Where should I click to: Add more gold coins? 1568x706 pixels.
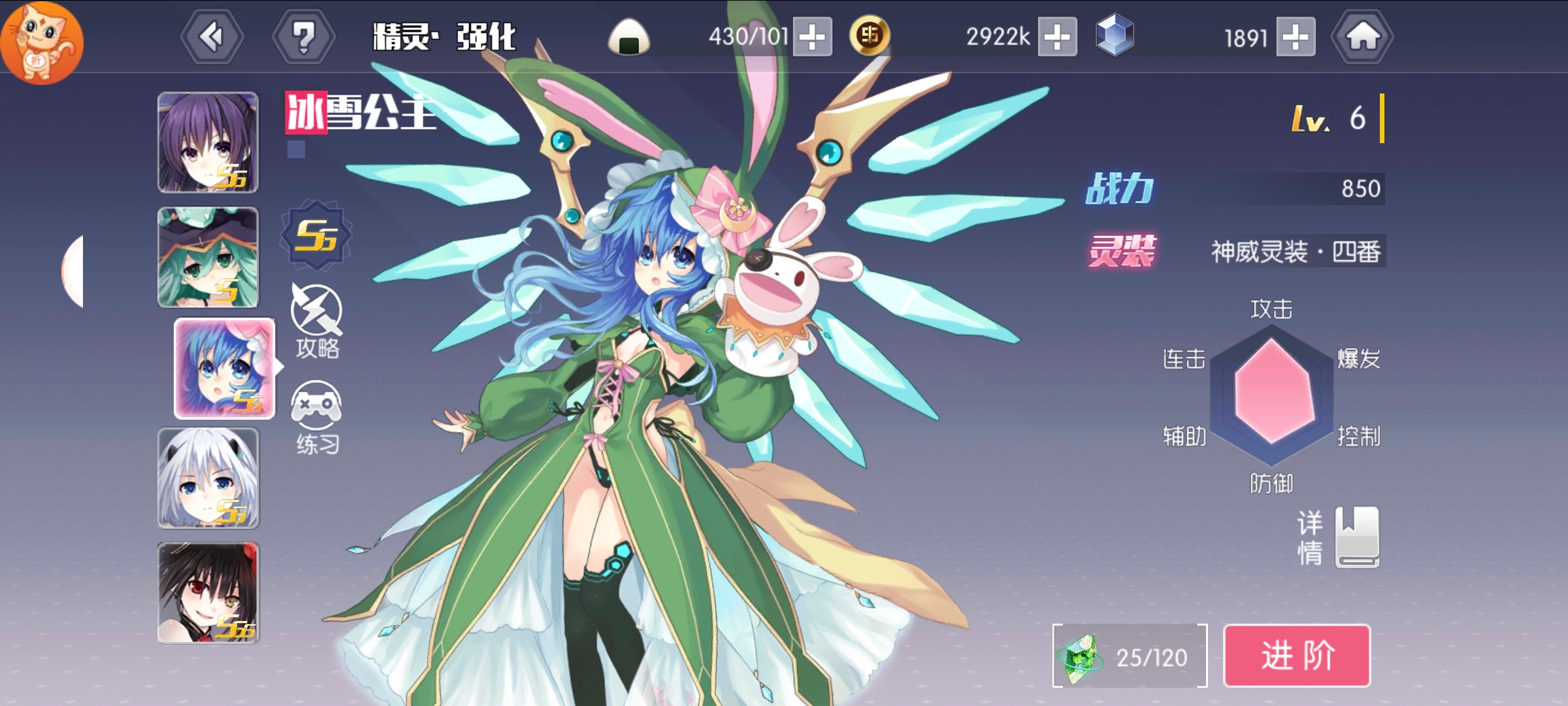1057,37
